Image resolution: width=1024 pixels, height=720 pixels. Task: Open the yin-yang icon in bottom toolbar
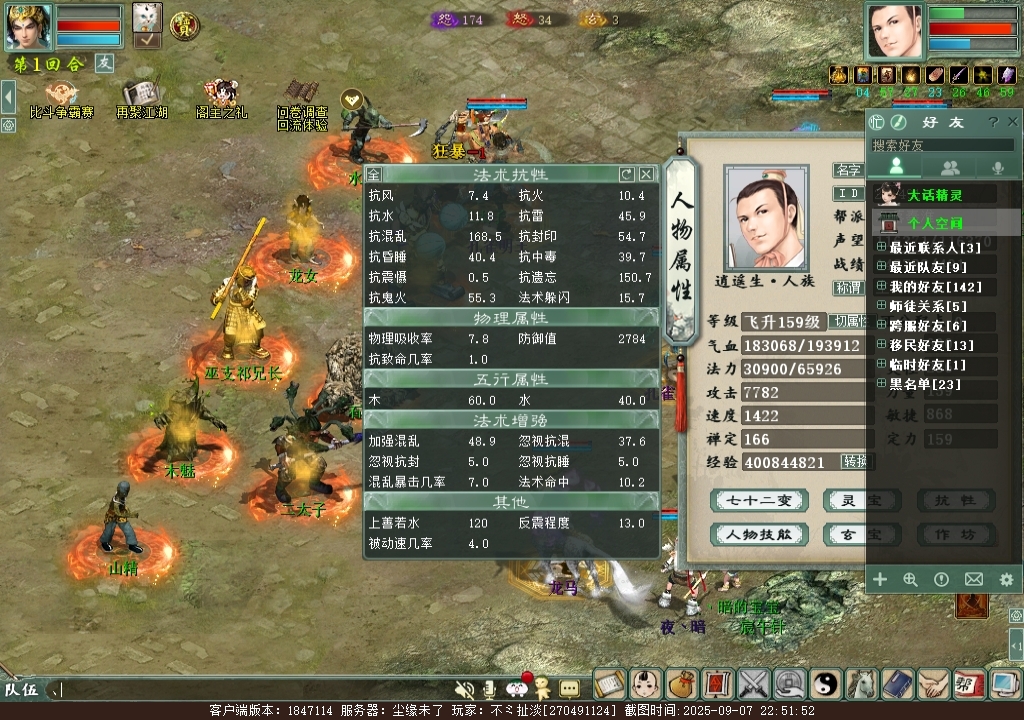pyautogui.click(x=826, y=684)
